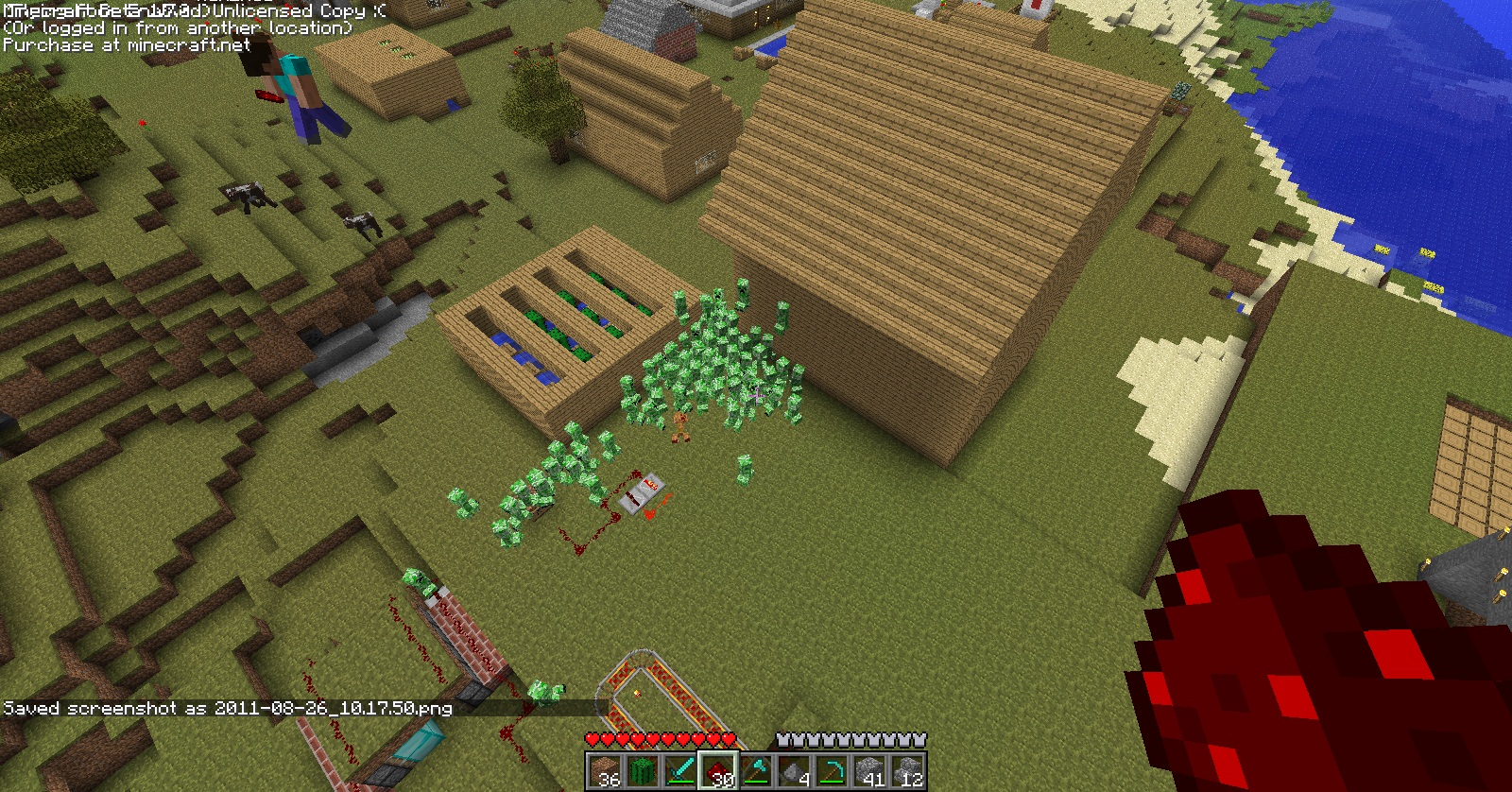Select the cobblestone stack of 41
The width and height of the screenshot is (1512, 792).
point(869,771)
